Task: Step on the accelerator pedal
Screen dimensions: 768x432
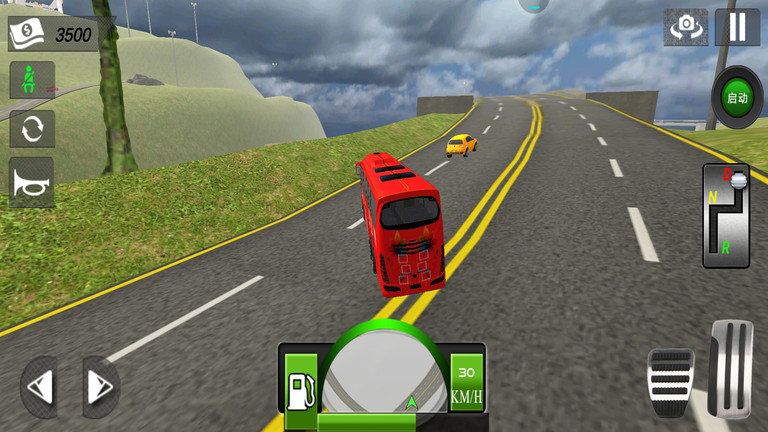Action: pos(731,368)
